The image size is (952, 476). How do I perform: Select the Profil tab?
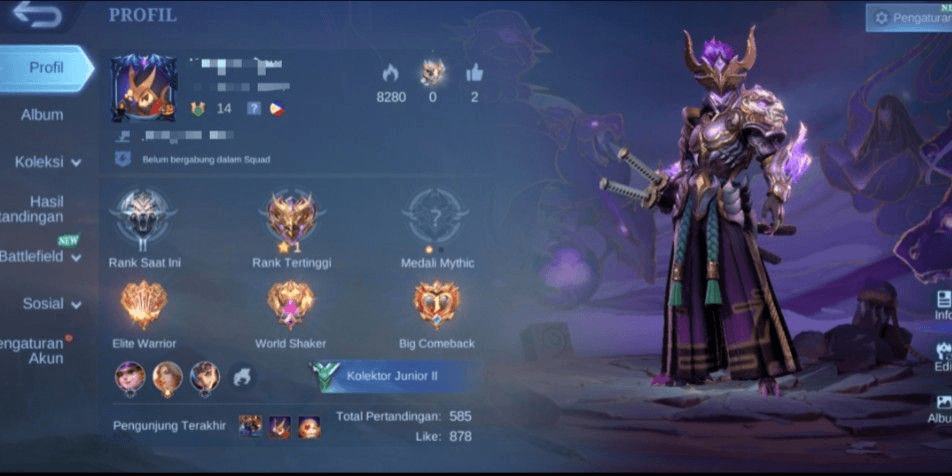click(x=46, y=68)
